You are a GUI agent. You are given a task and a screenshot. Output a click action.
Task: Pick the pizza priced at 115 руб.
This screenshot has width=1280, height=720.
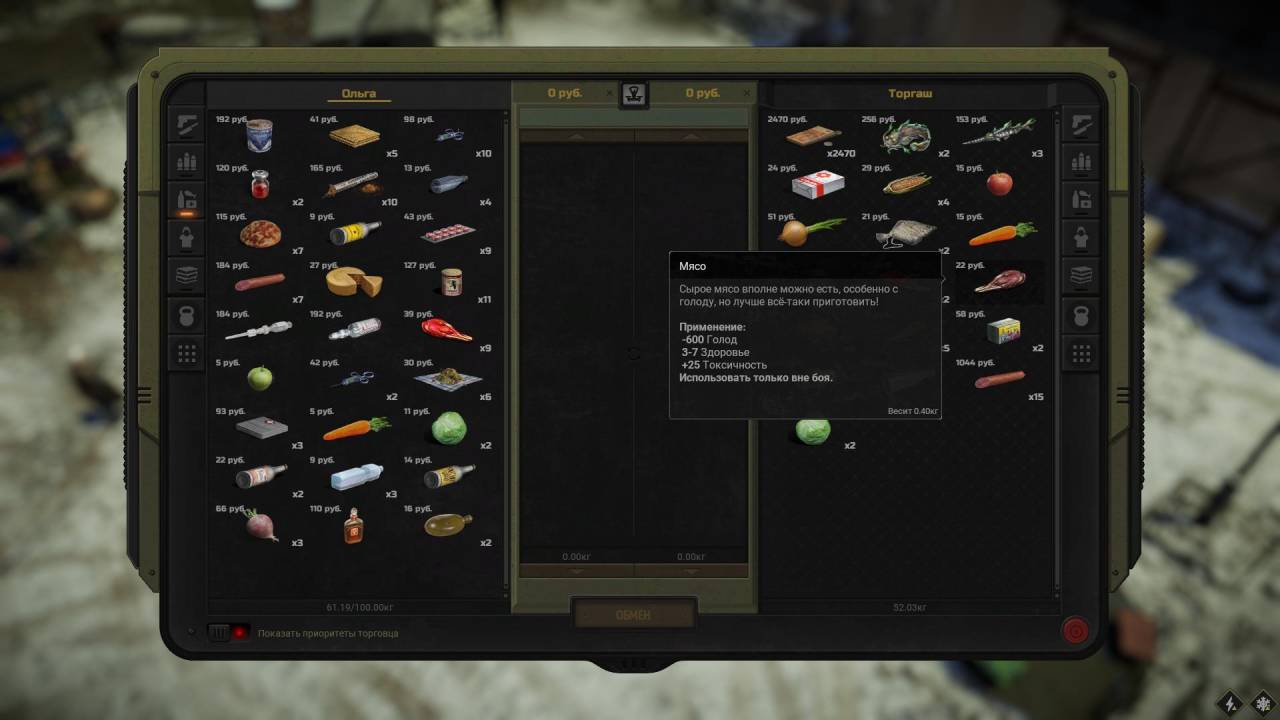tap(260, 234)
